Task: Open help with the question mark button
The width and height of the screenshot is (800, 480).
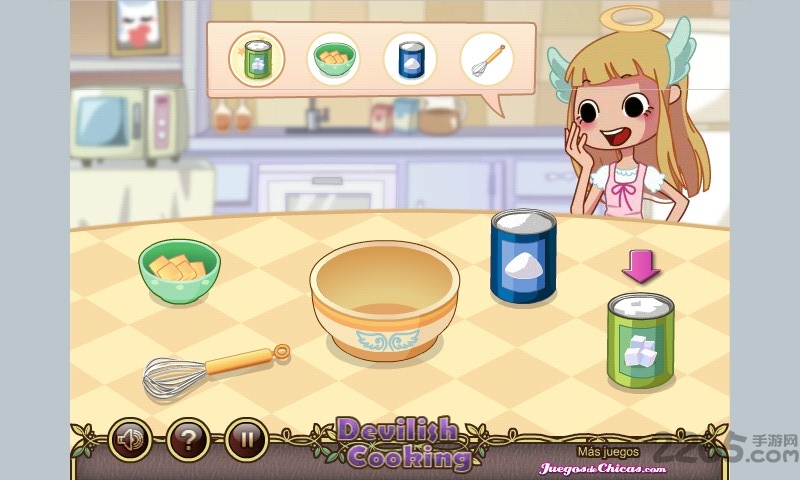Action: point(187,439)
